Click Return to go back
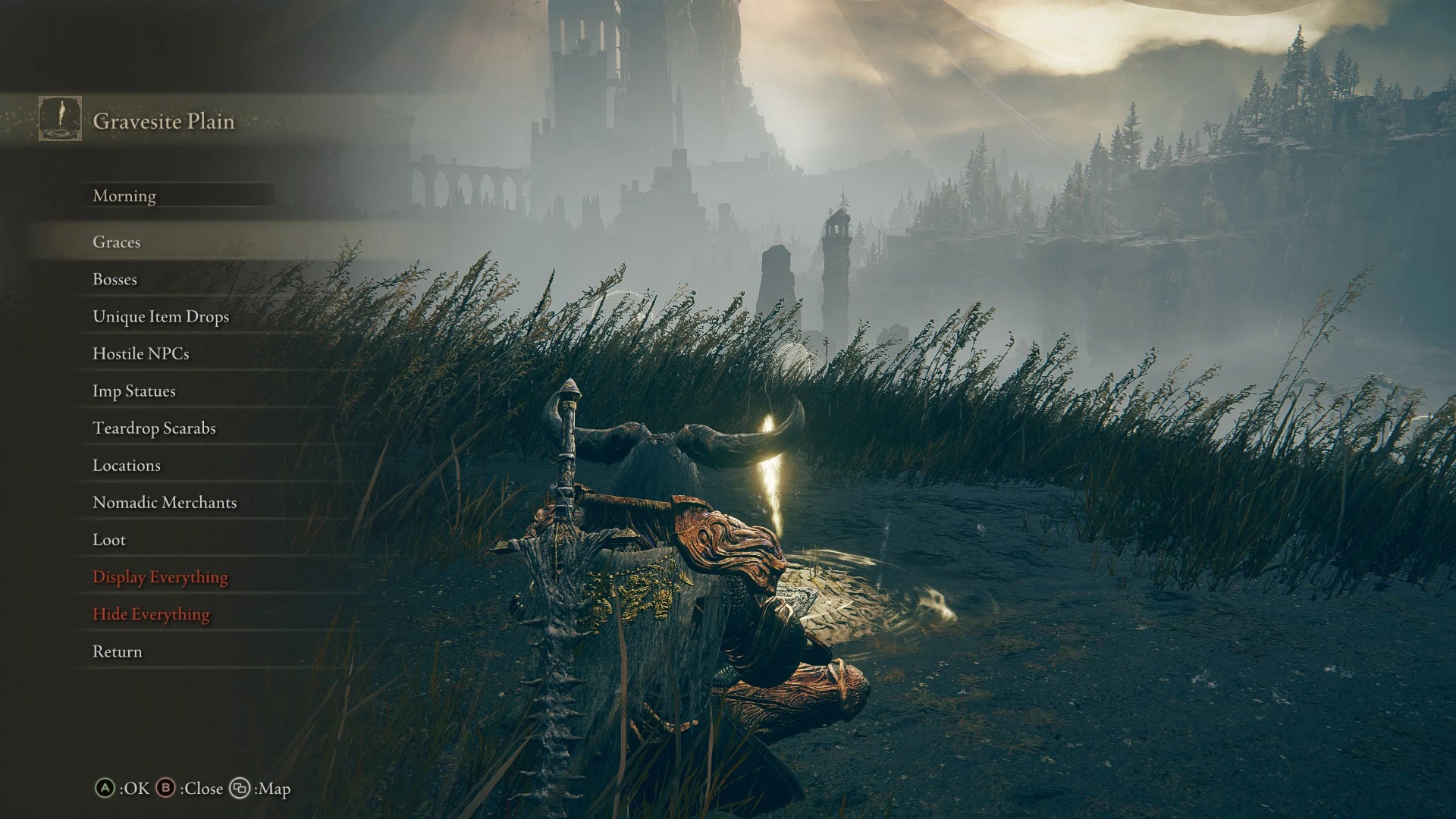This screenshot has width=1456, height=819. pyautogui.click(x=118, y=651)
